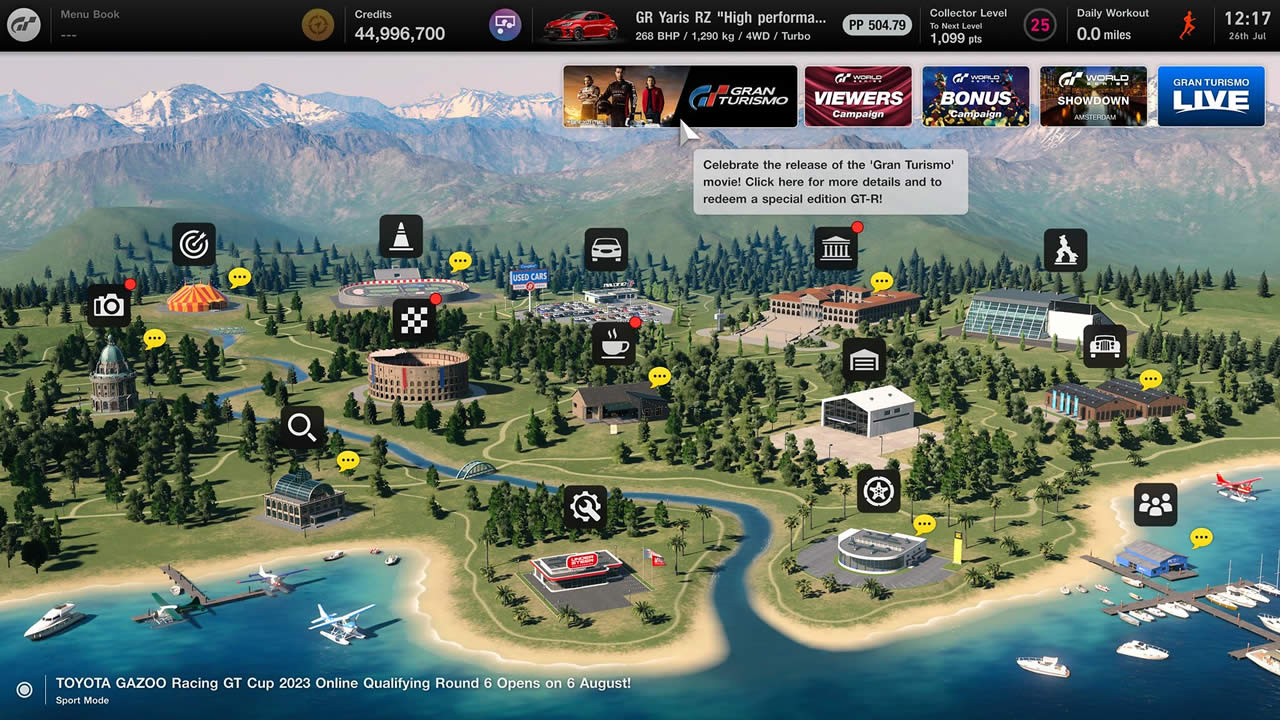Screen dimensions: 1280x720
Task: Enter the Garage icon
Action: click(x=864, y=359)
